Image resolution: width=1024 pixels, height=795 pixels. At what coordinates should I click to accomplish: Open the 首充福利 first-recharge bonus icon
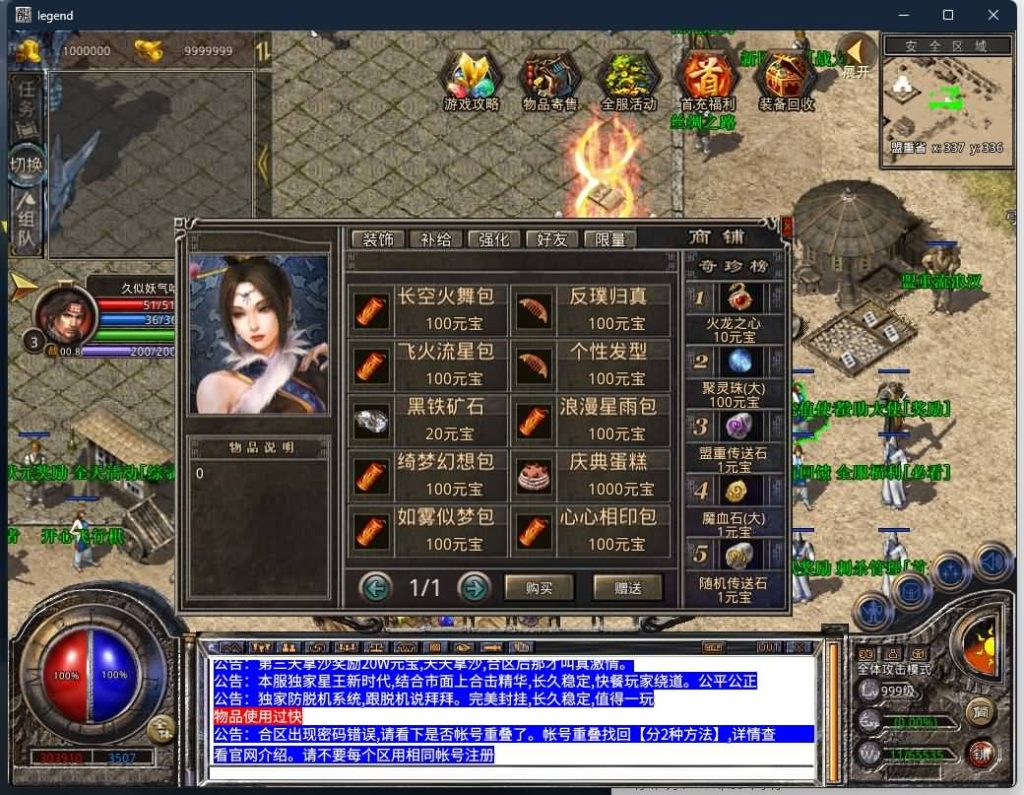click(707, 80)
